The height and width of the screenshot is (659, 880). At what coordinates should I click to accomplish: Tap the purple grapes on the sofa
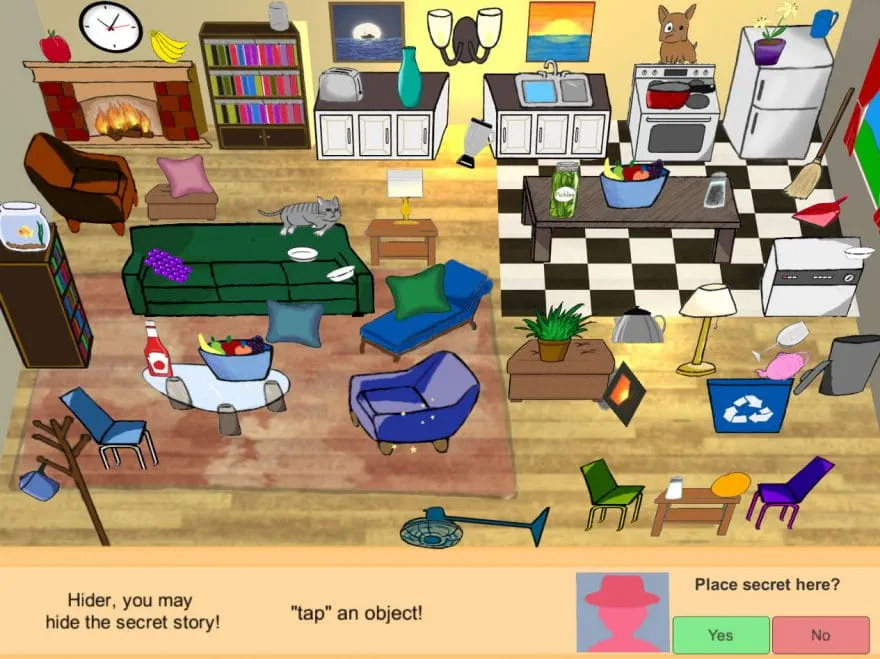pyautogui.click(x=166, y=265)
